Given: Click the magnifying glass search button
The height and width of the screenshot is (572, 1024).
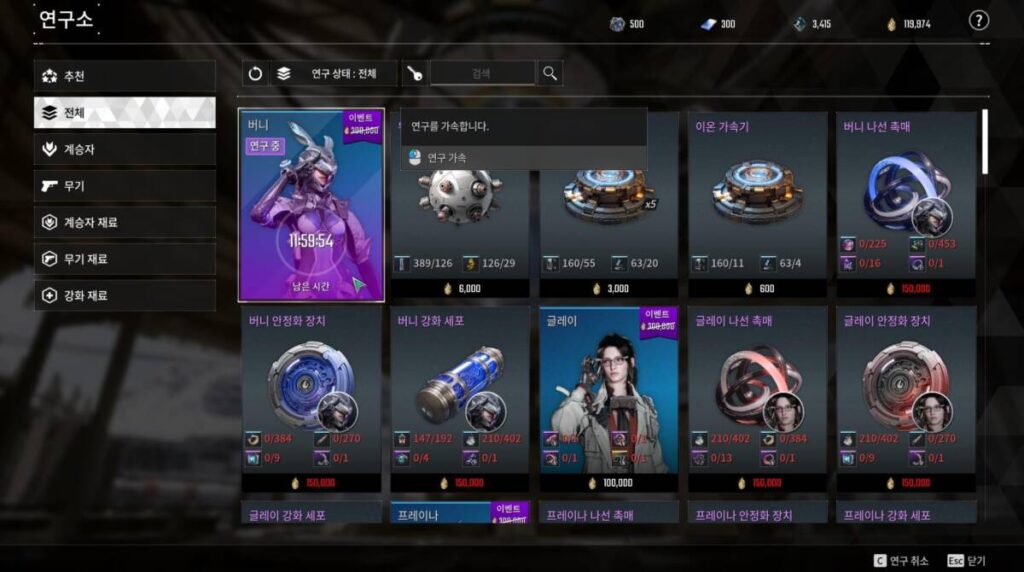Looking at the screenshot, I should point(549,73).
